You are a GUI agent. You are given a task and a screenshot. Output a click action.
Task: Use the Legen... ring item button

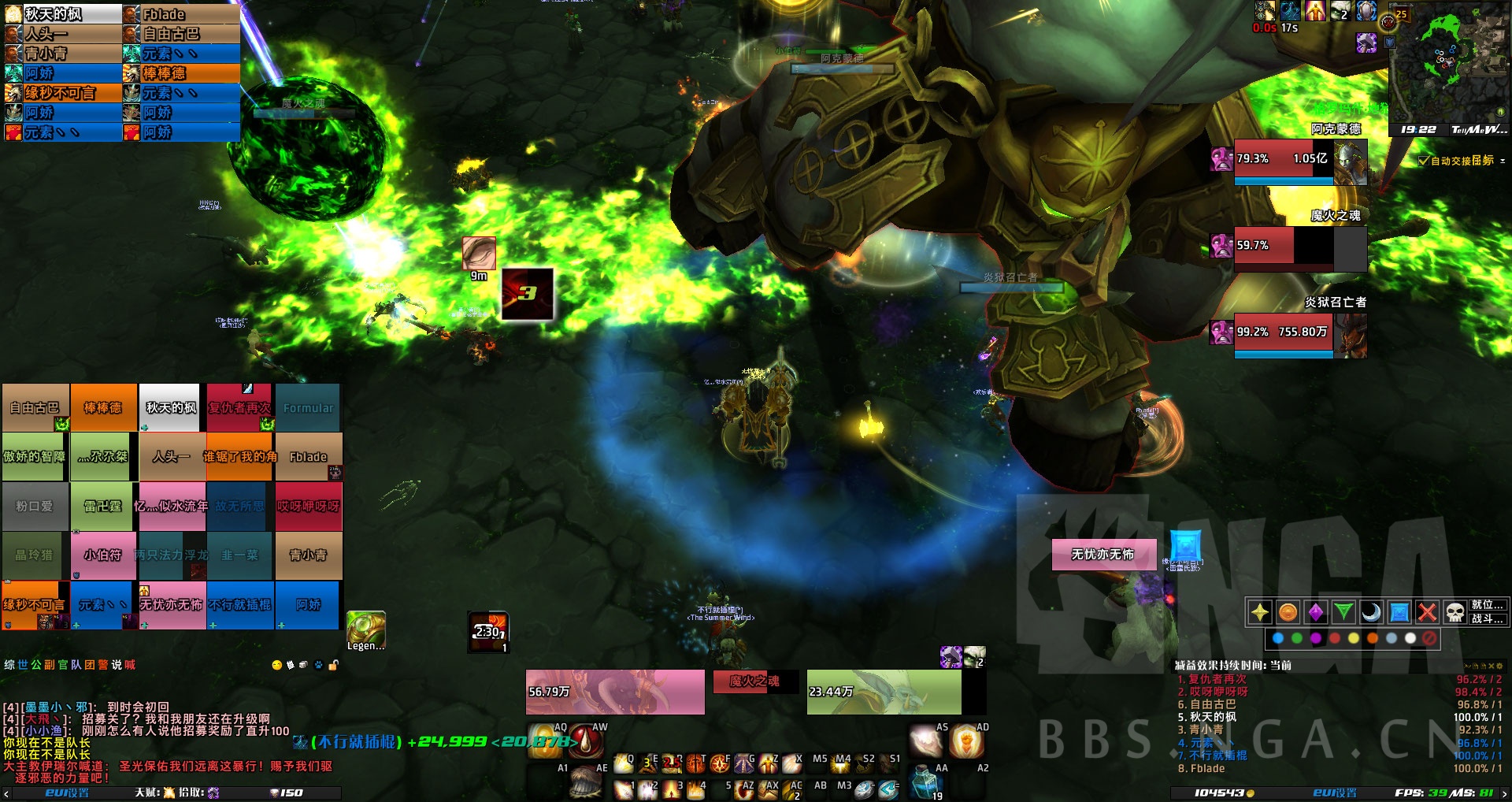(366, 629)
